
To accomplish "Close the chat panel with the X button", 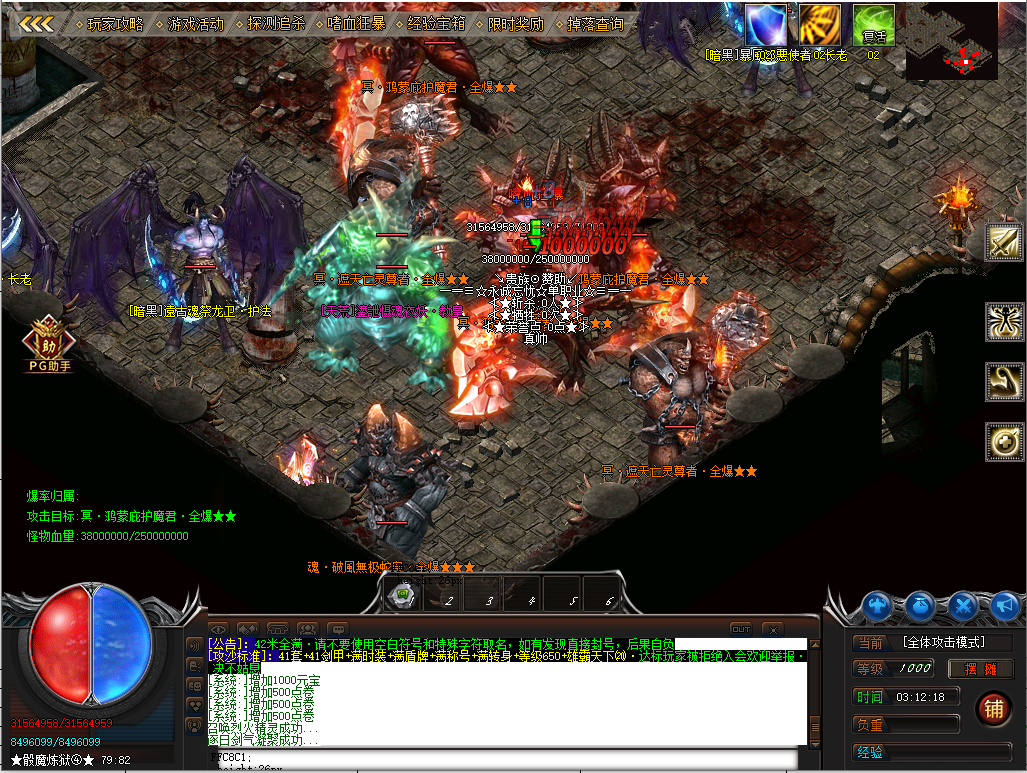I will (x=772, y=629).
